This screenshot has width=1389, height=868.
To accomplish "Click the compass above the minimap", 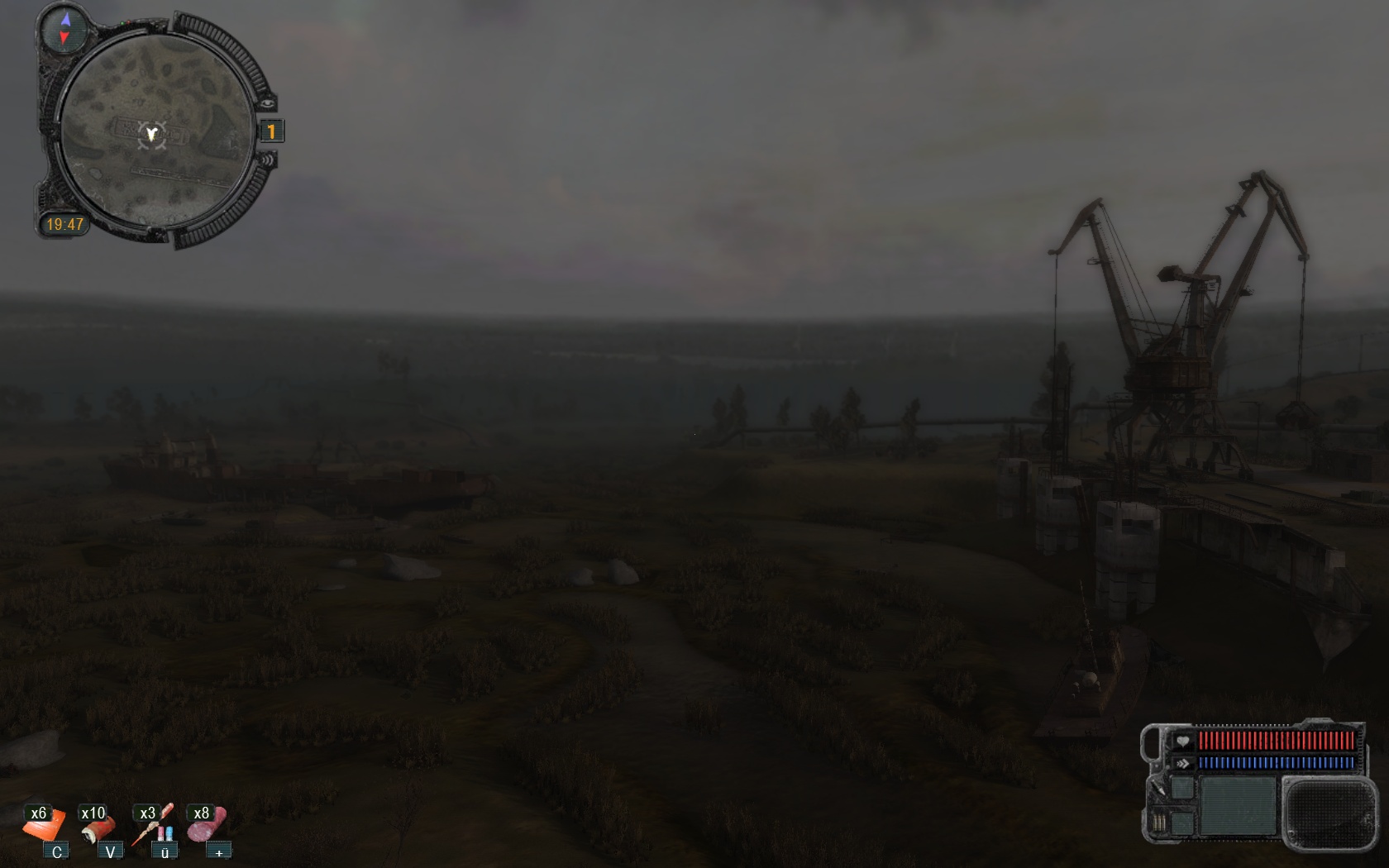I will (65, 29).
